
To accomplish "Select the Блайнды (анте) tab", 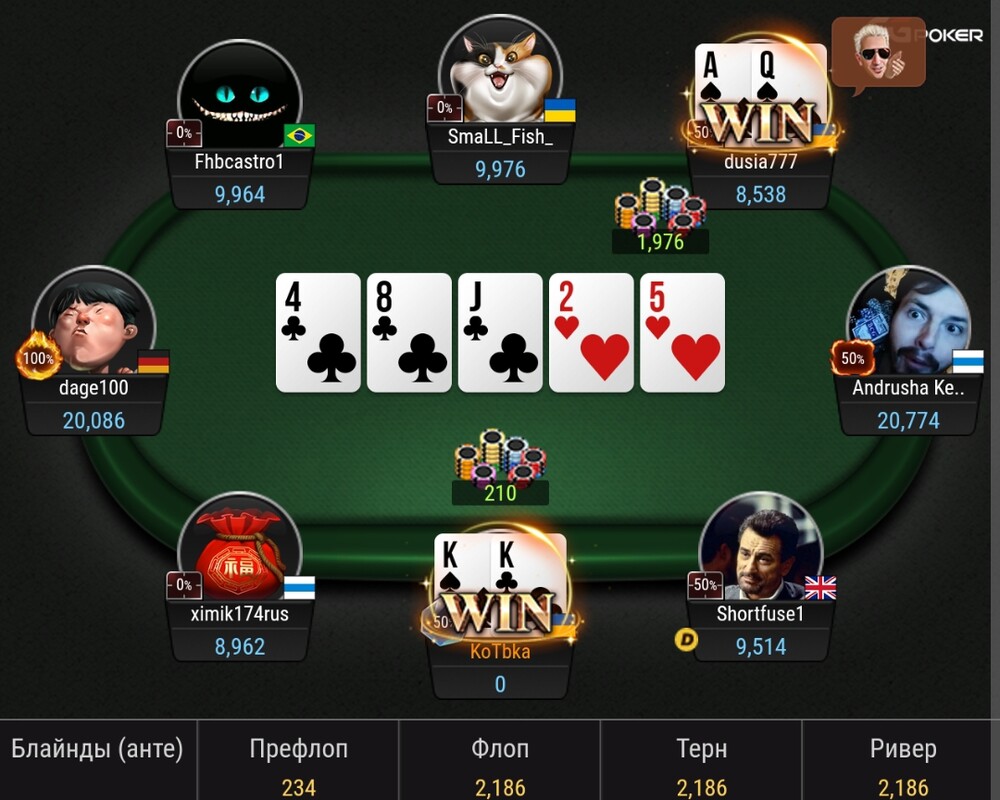I will [x=97, y=762].
